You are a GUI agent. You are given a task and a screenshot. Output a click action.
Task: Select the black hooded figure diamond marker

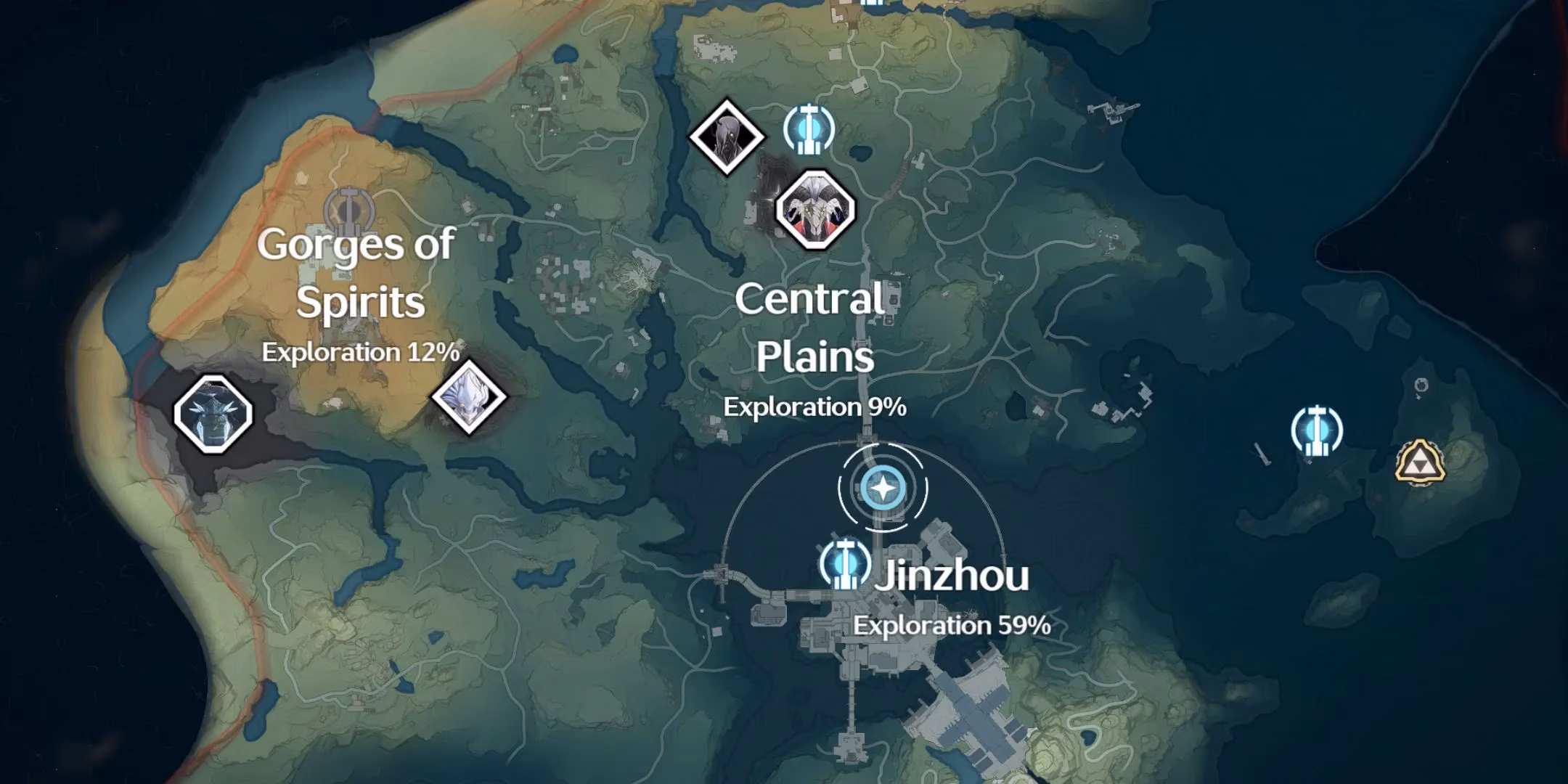(x=726, y=136)
